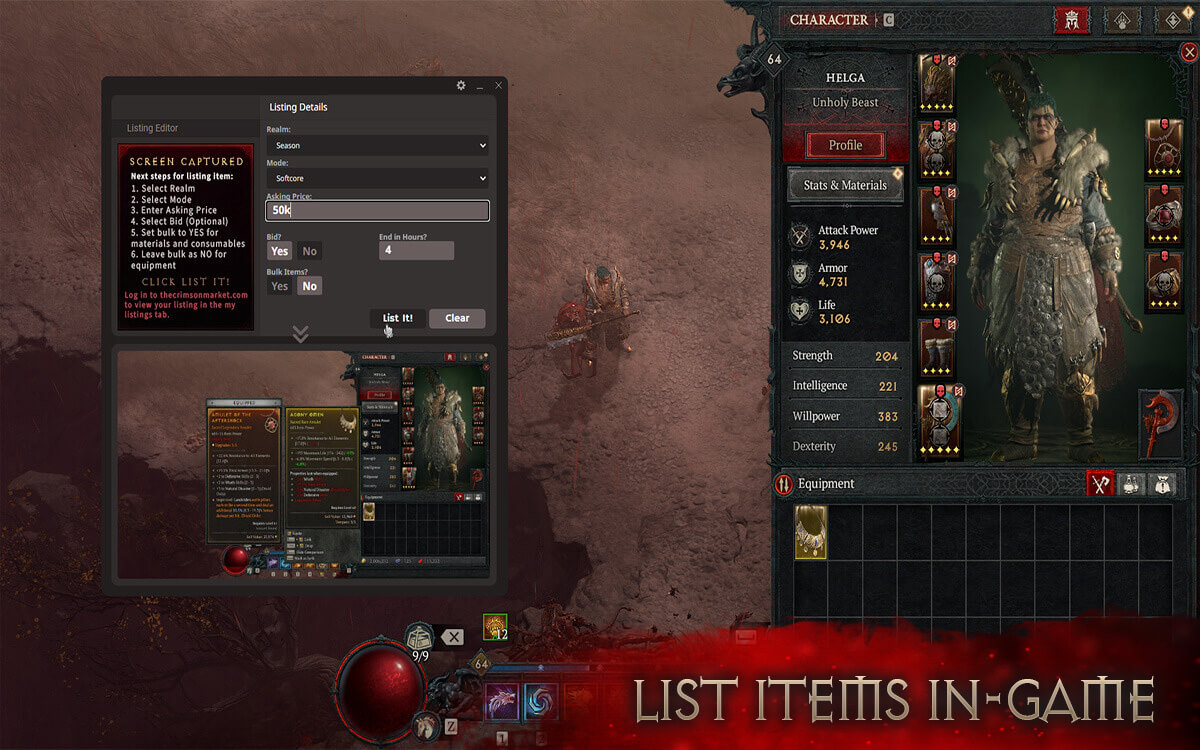The height and width of the screenshot is (750, 1200).
Task: Open the Mode dropdown showing Softcore
Action: pyautogui.click(x=377, y=178)
